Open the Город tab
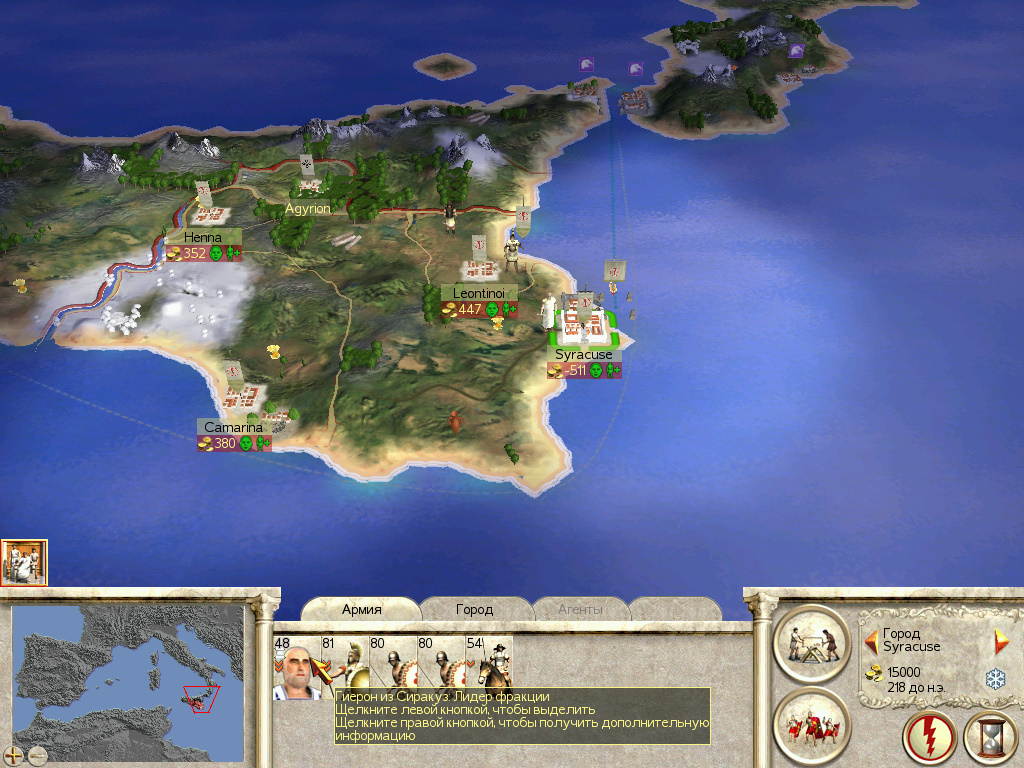This screenshot has height=768, width=1024. point(474,609)
